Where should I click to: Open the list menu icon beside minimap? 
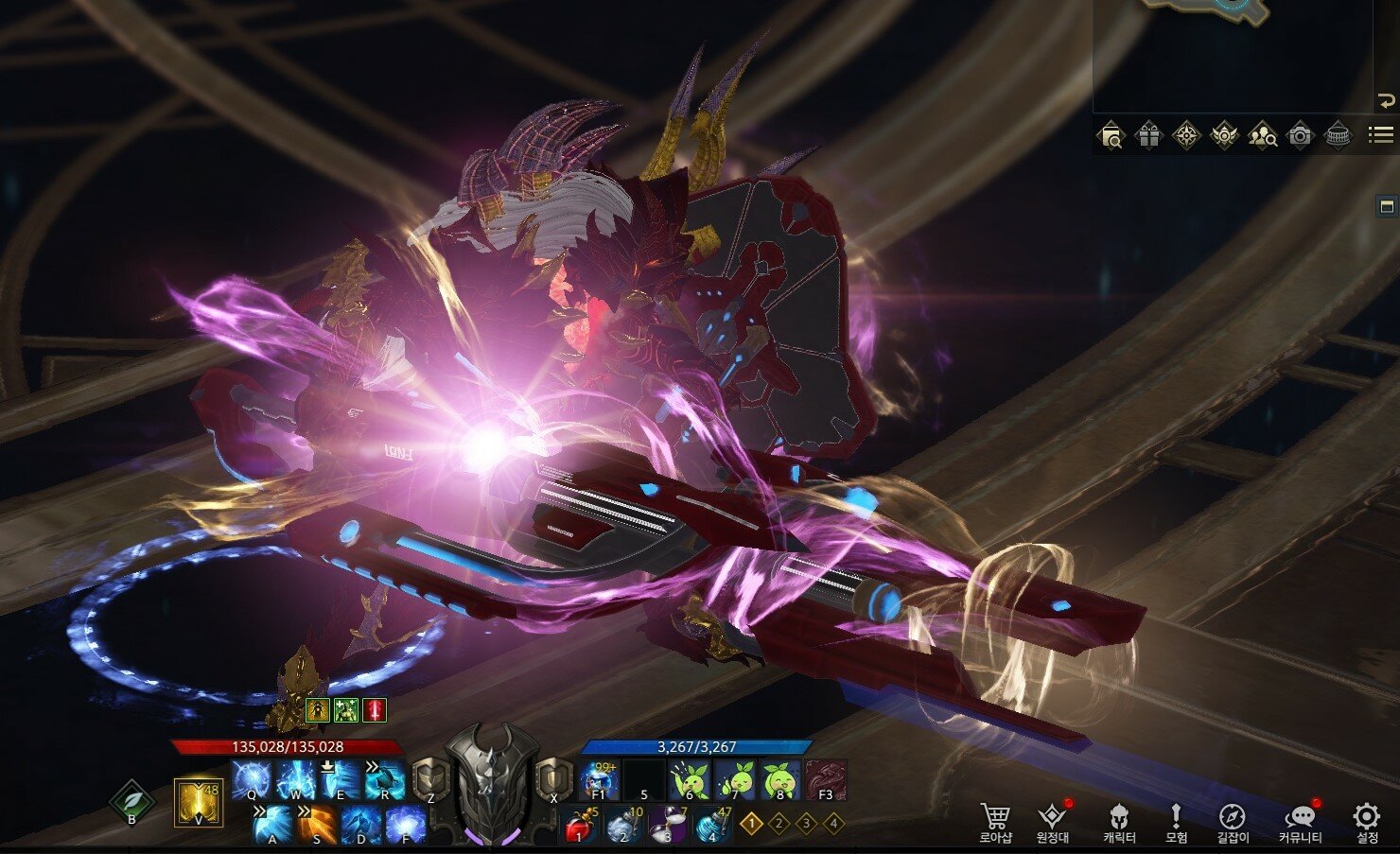(x=1380, y=135)
